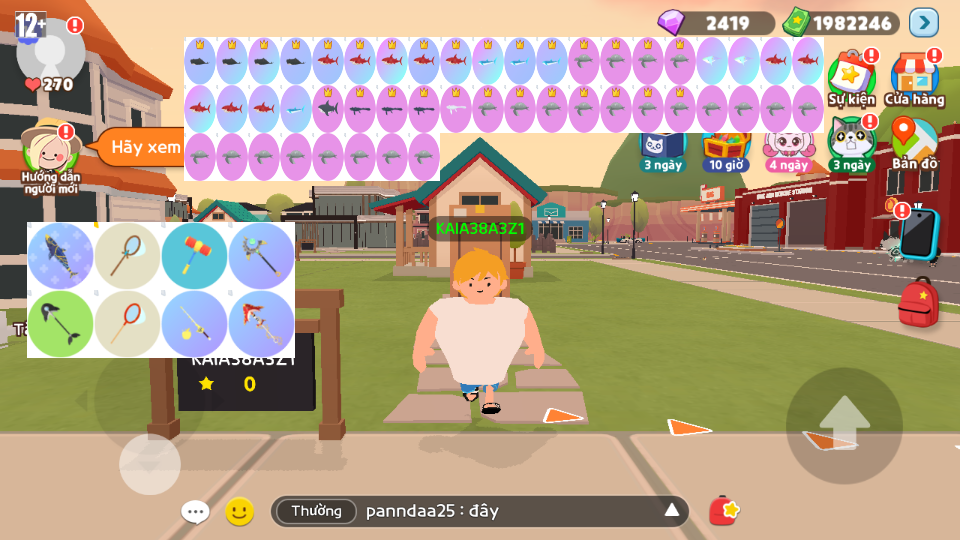960x540 pixels.
Task: Open the treasure chest 10 giờ event
Action: (x=725, y=150)
